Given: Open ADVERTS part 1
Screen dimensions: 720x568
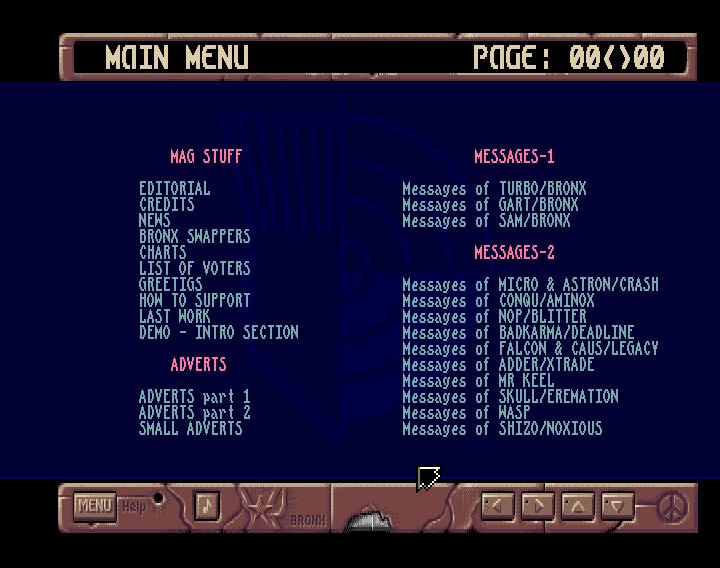Looking at the screenshot, I should pos(195,397).
